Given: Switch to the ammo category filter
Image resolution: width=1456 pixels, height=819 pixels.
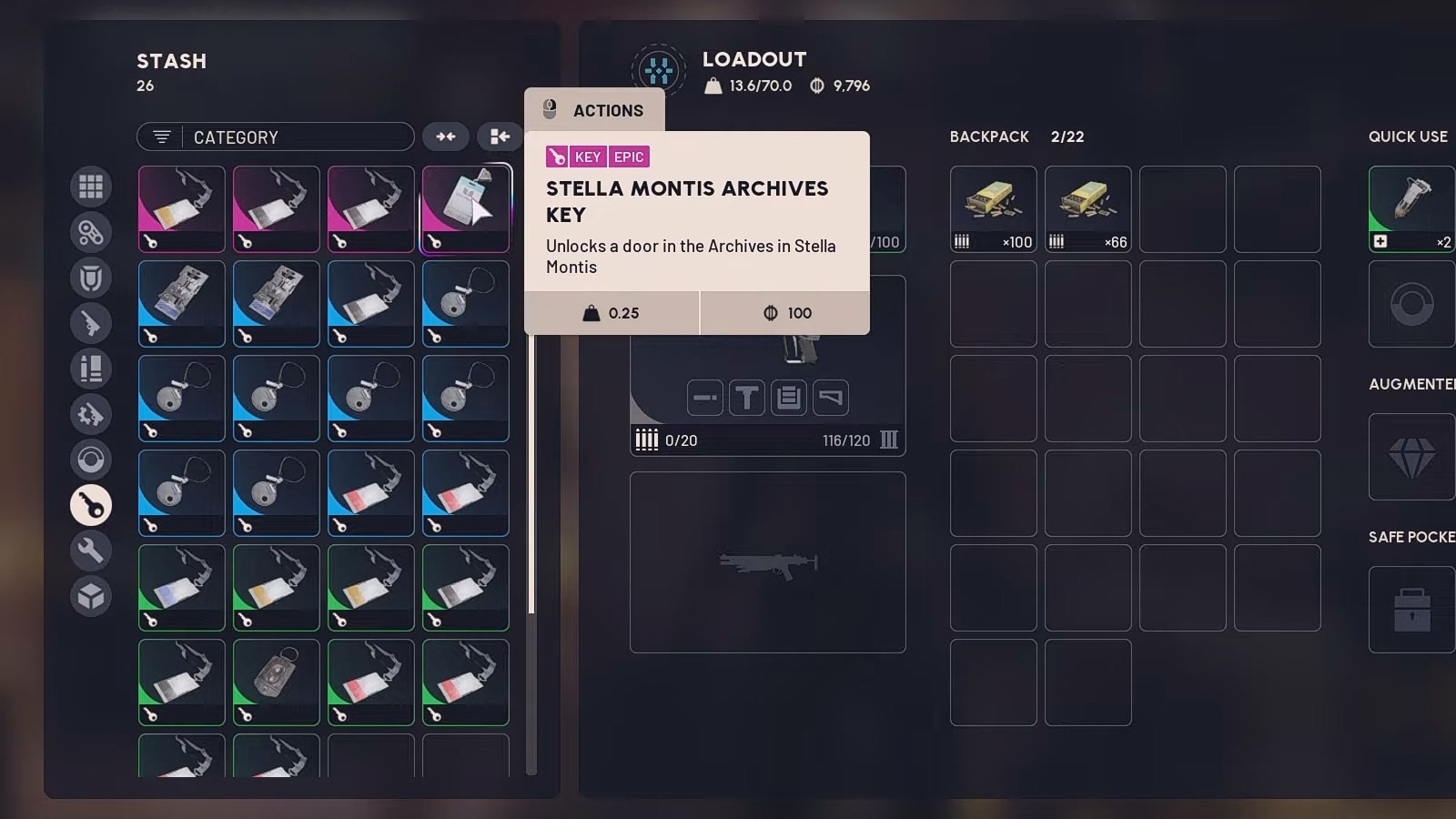Looking at the screenshot, I should point(91,369).
